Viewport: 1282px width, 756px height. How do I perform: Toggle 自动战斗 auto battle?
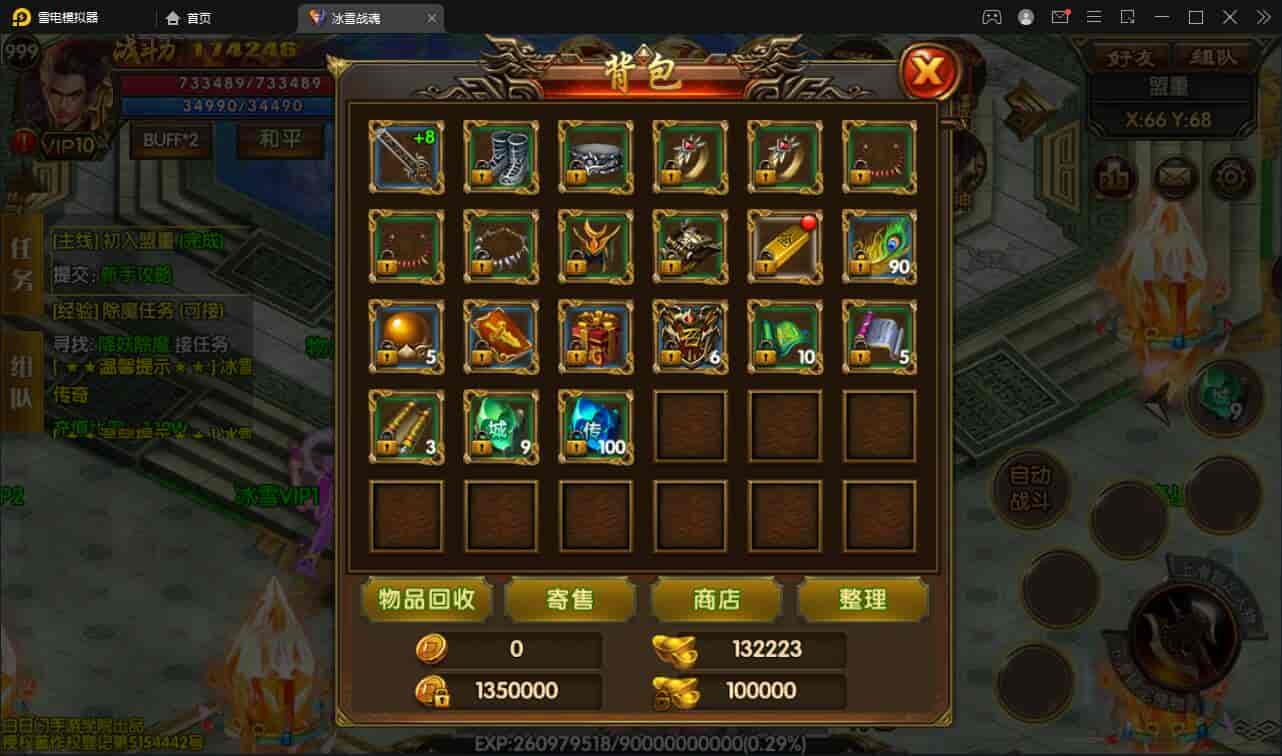point(1030,489)
